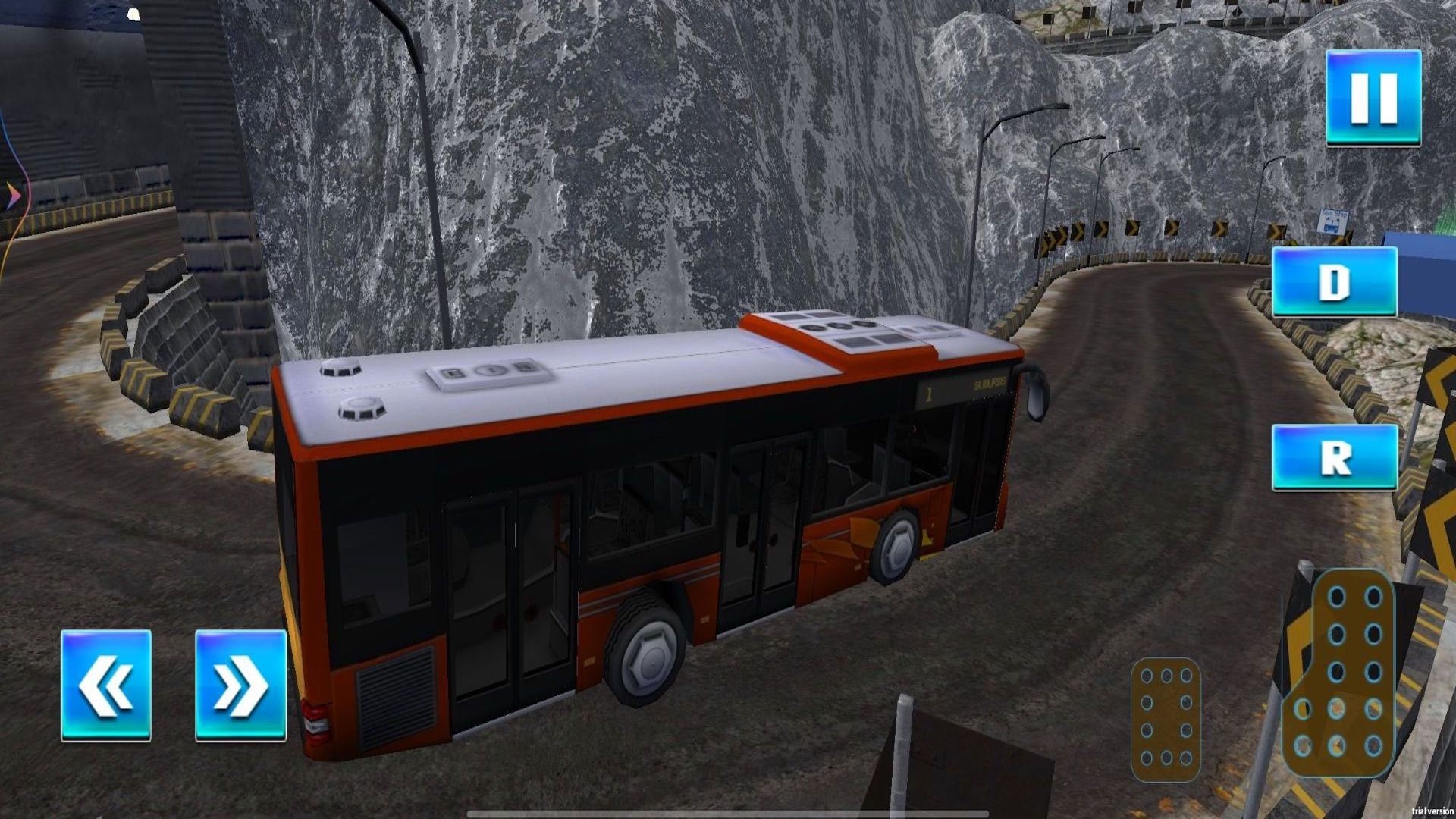Steer left with the left arrow button
Screen dimensions: 1456x819
point(106,685)
